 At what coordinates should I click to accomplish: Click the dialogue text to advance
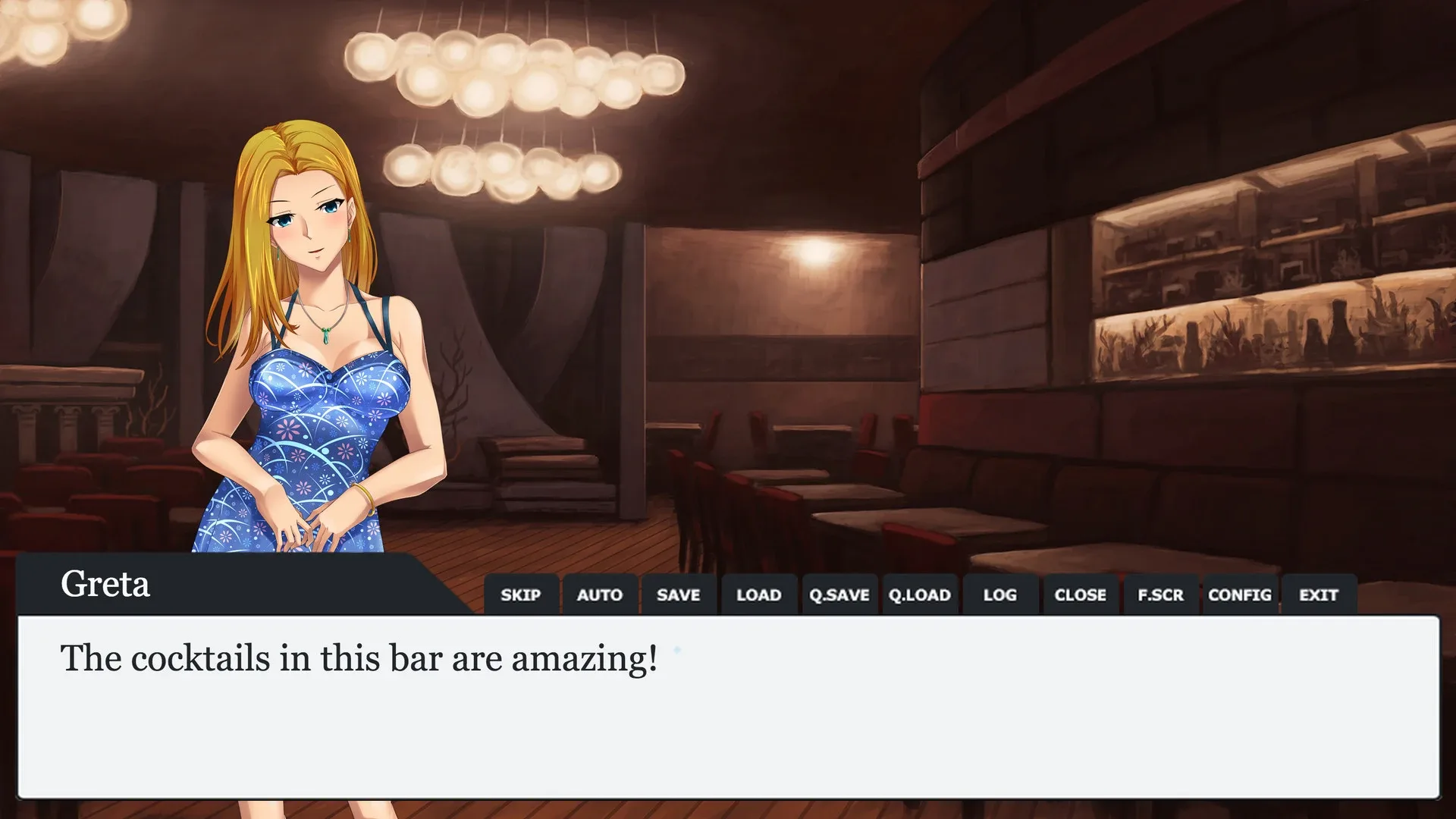[356, 660]
